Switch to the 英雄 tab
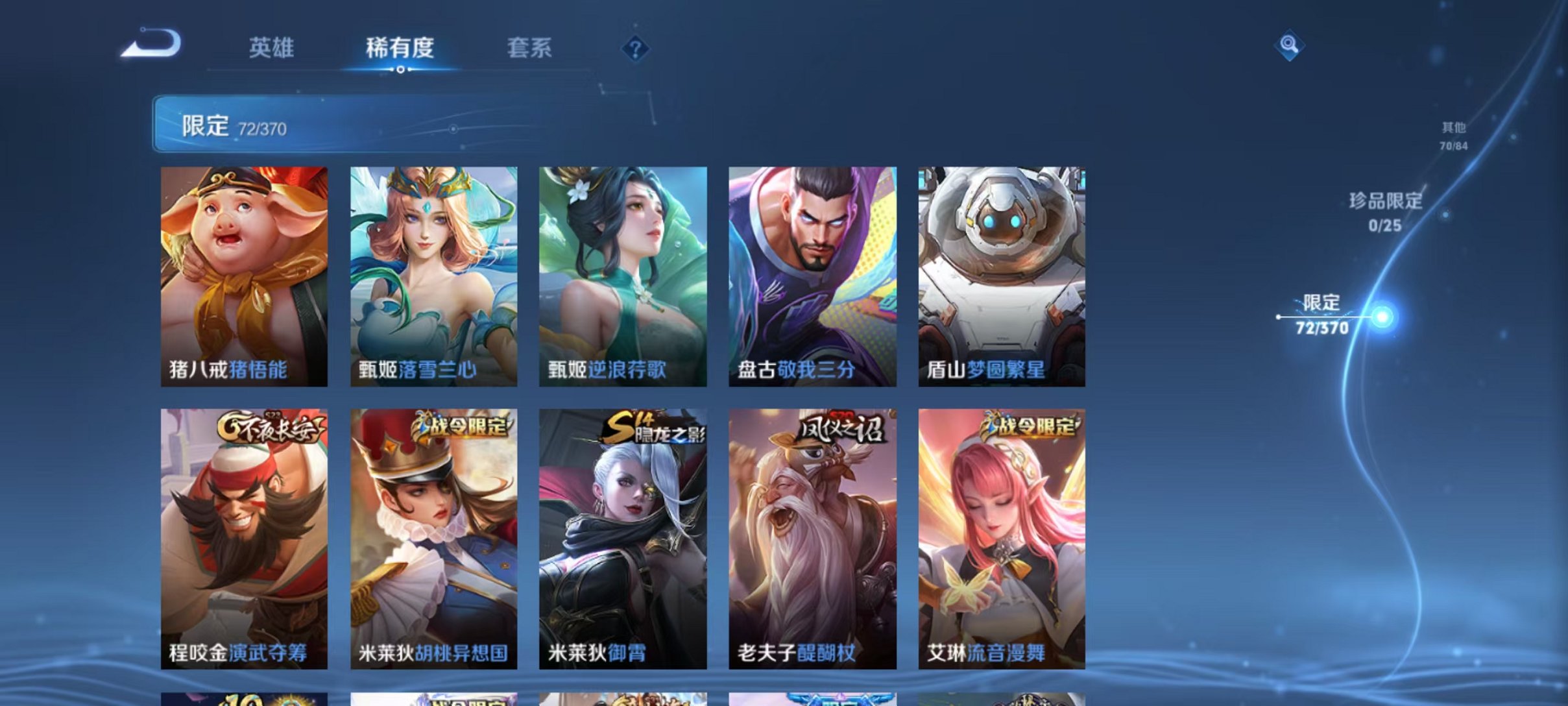The image size is (1568, 706). (272, 47)
